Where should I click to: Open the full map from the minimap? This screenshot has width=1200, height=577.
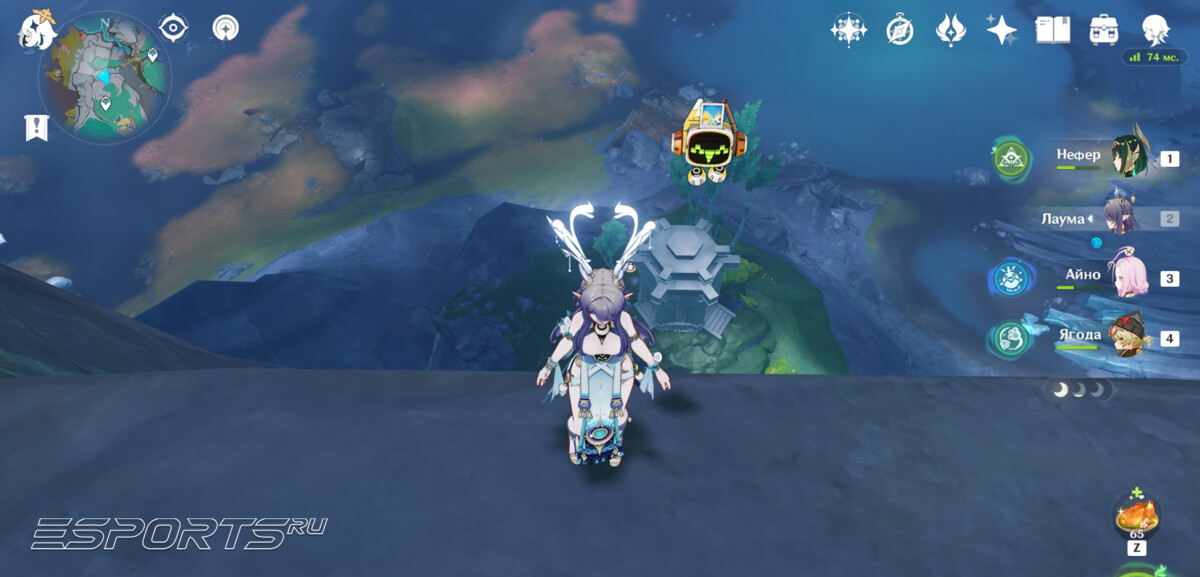(x=105, y=76)
